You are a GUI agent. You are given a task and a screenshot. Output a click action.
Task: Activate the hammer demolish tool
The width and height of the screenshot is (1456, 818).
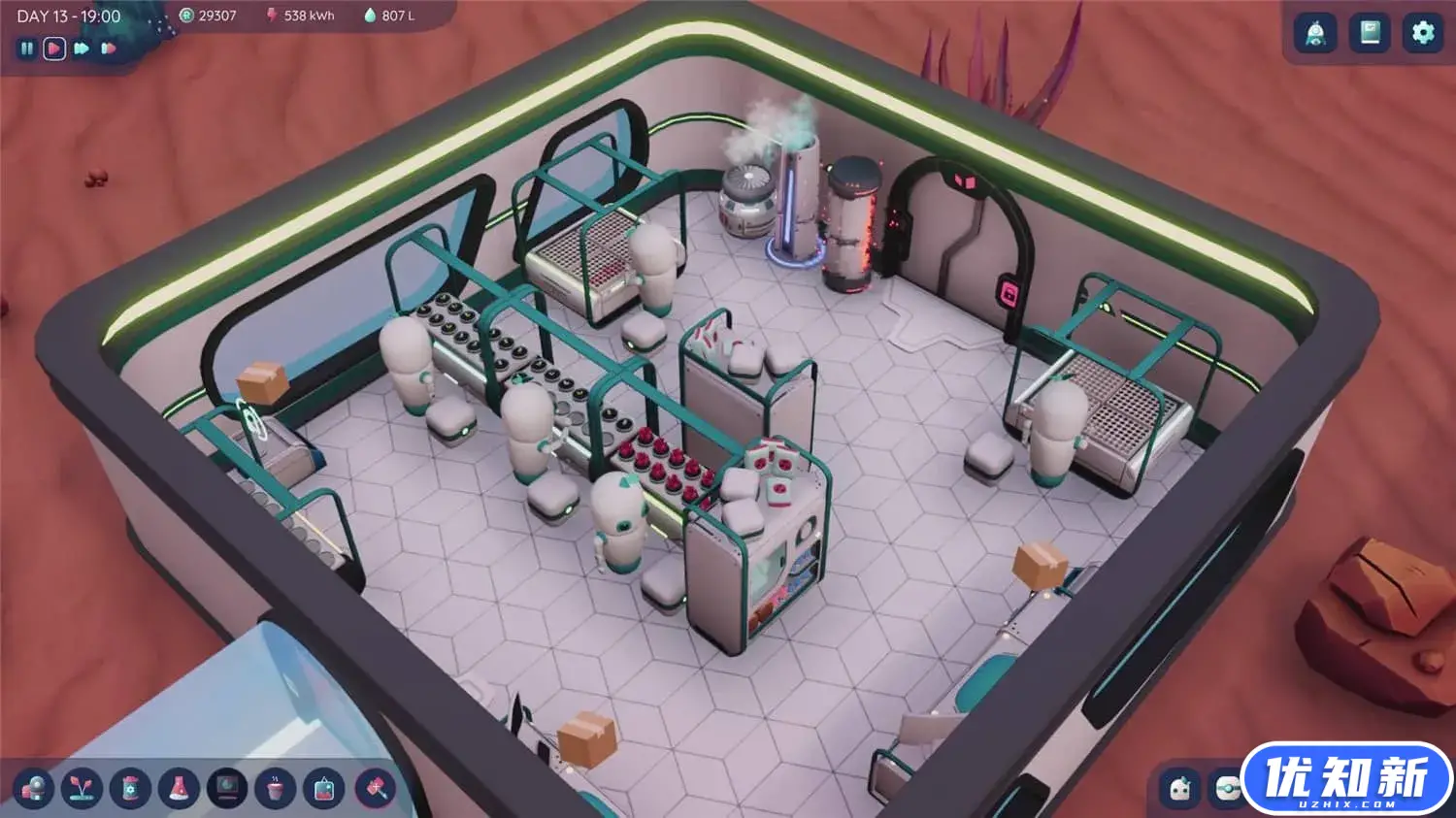pos(375,788)
